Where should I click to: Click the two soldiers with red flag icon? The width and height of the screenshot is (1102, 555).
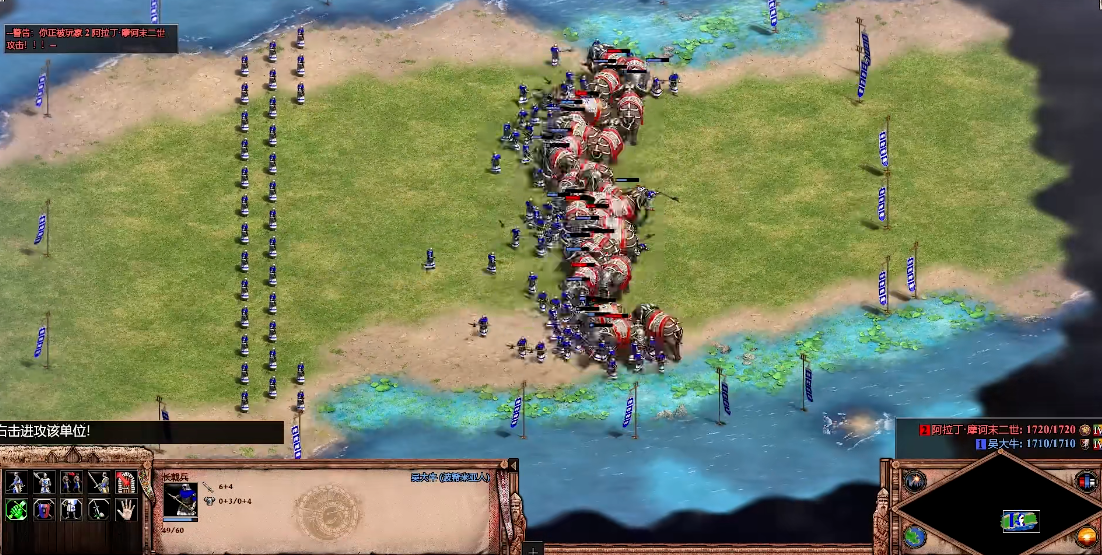[70, 482]
